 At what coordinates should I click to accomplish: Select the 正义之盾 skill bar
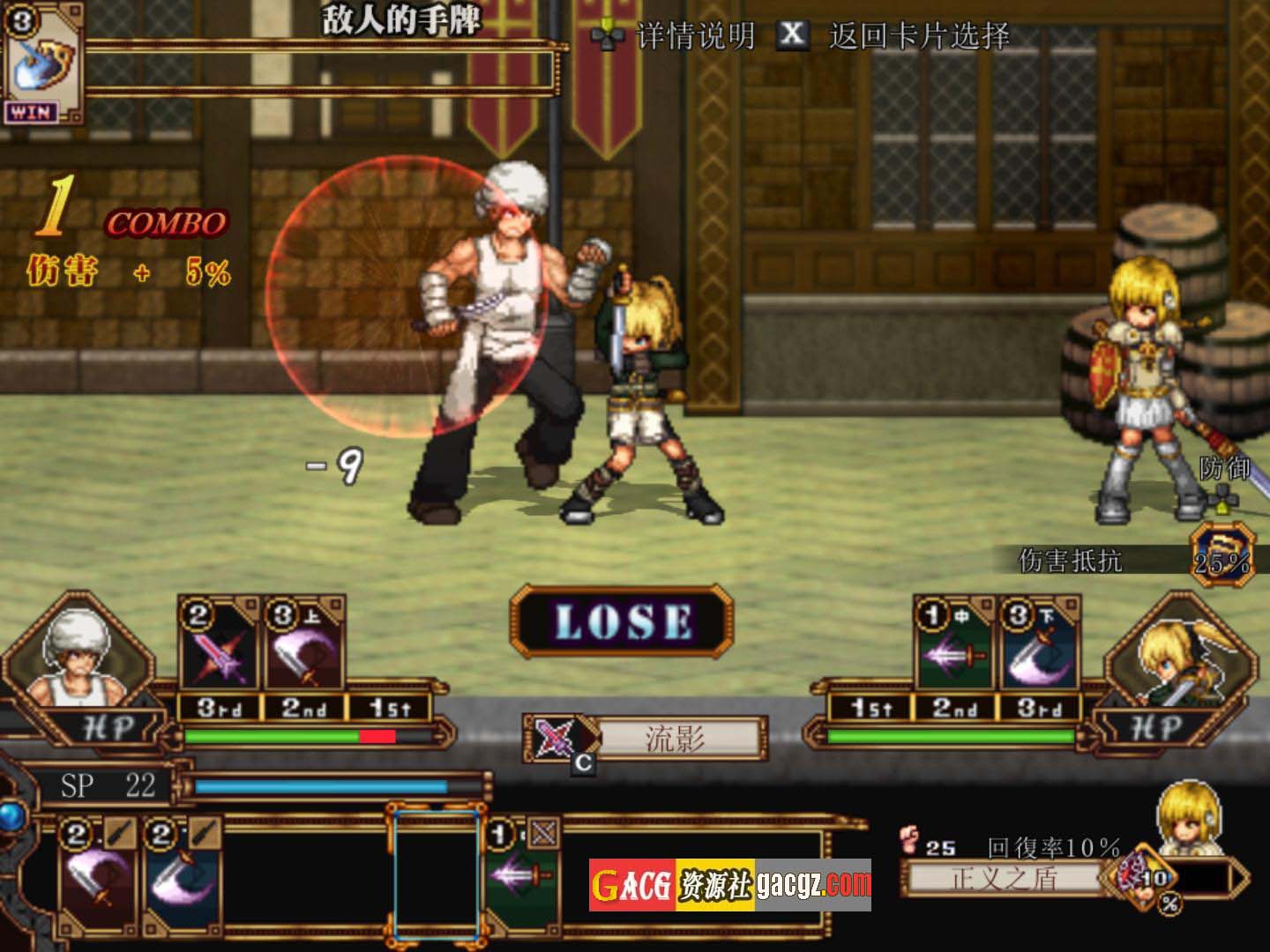point(1004,878)
